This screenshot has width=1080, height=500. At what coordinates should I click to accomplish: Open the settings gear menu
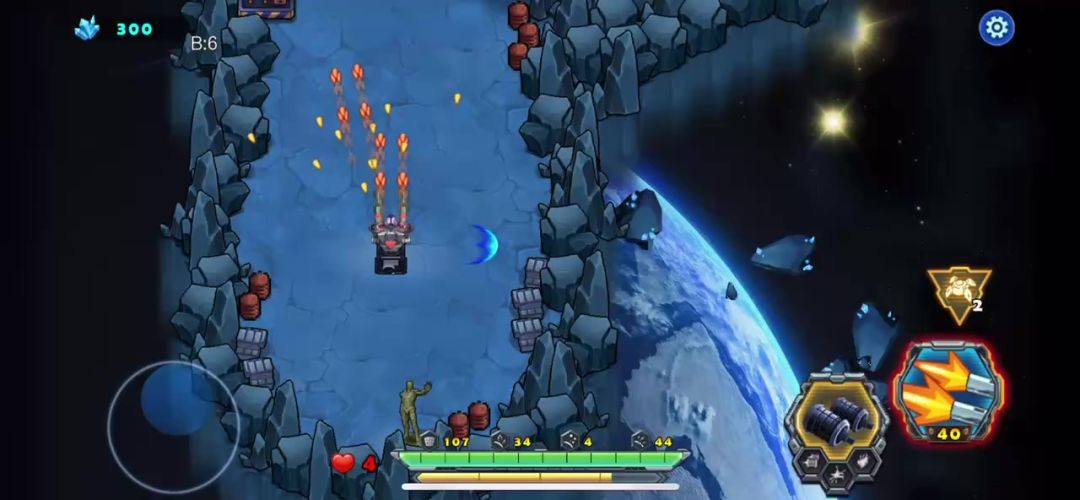(996, 28)
